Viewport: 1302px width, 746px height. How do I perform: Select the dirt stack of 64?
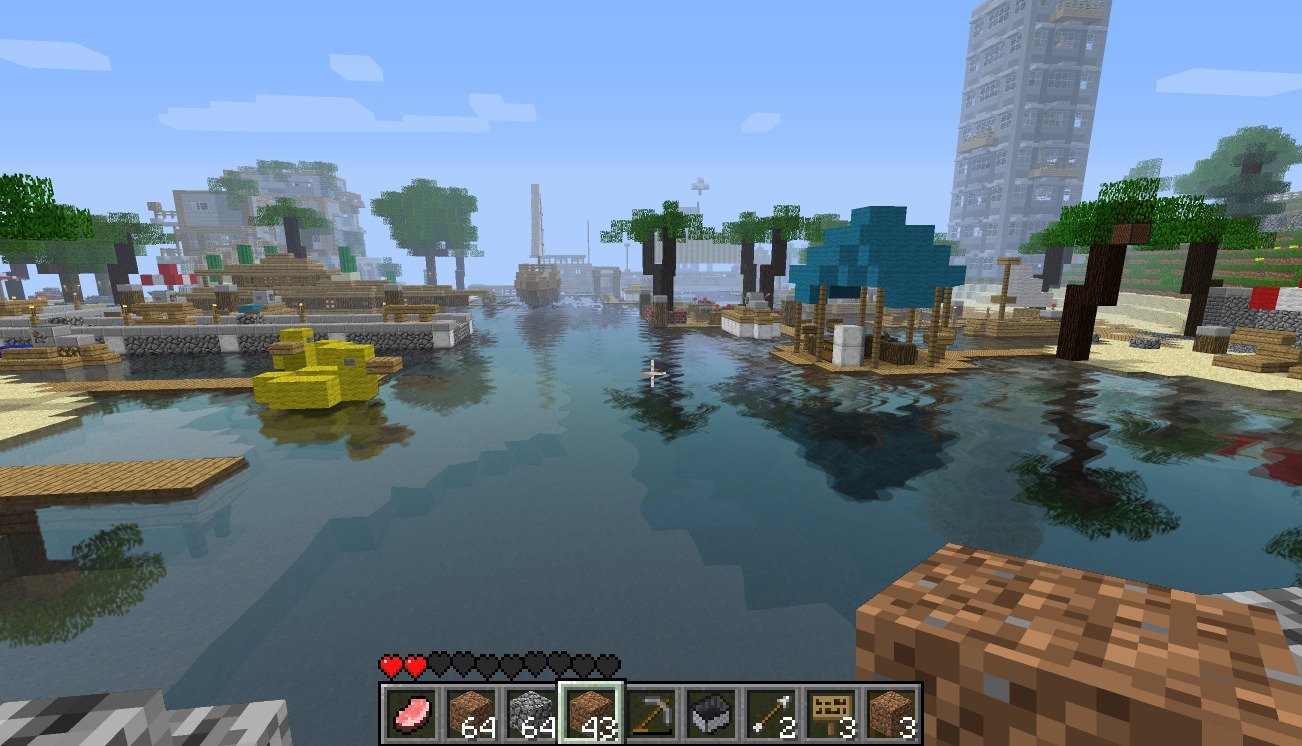tap(469, 713)
